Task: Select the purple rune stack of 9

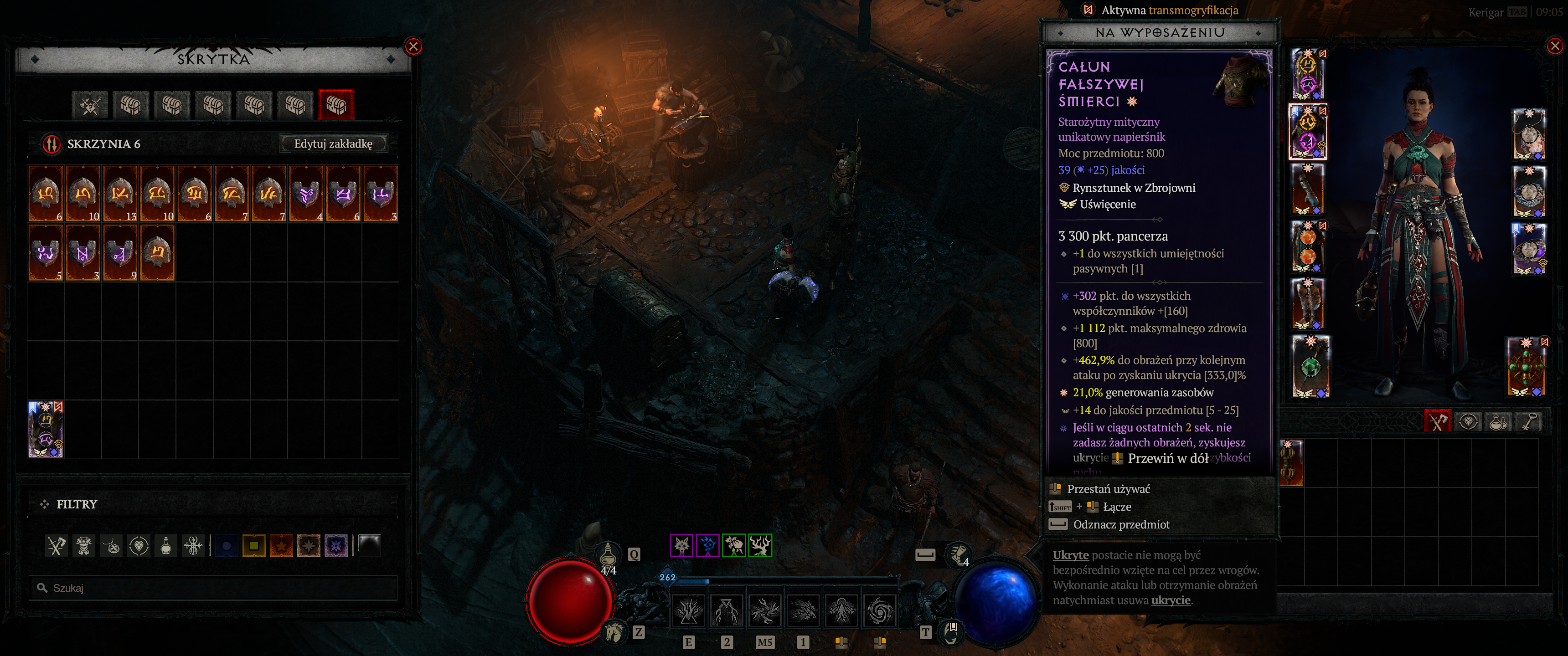Action: pos(120,252)
